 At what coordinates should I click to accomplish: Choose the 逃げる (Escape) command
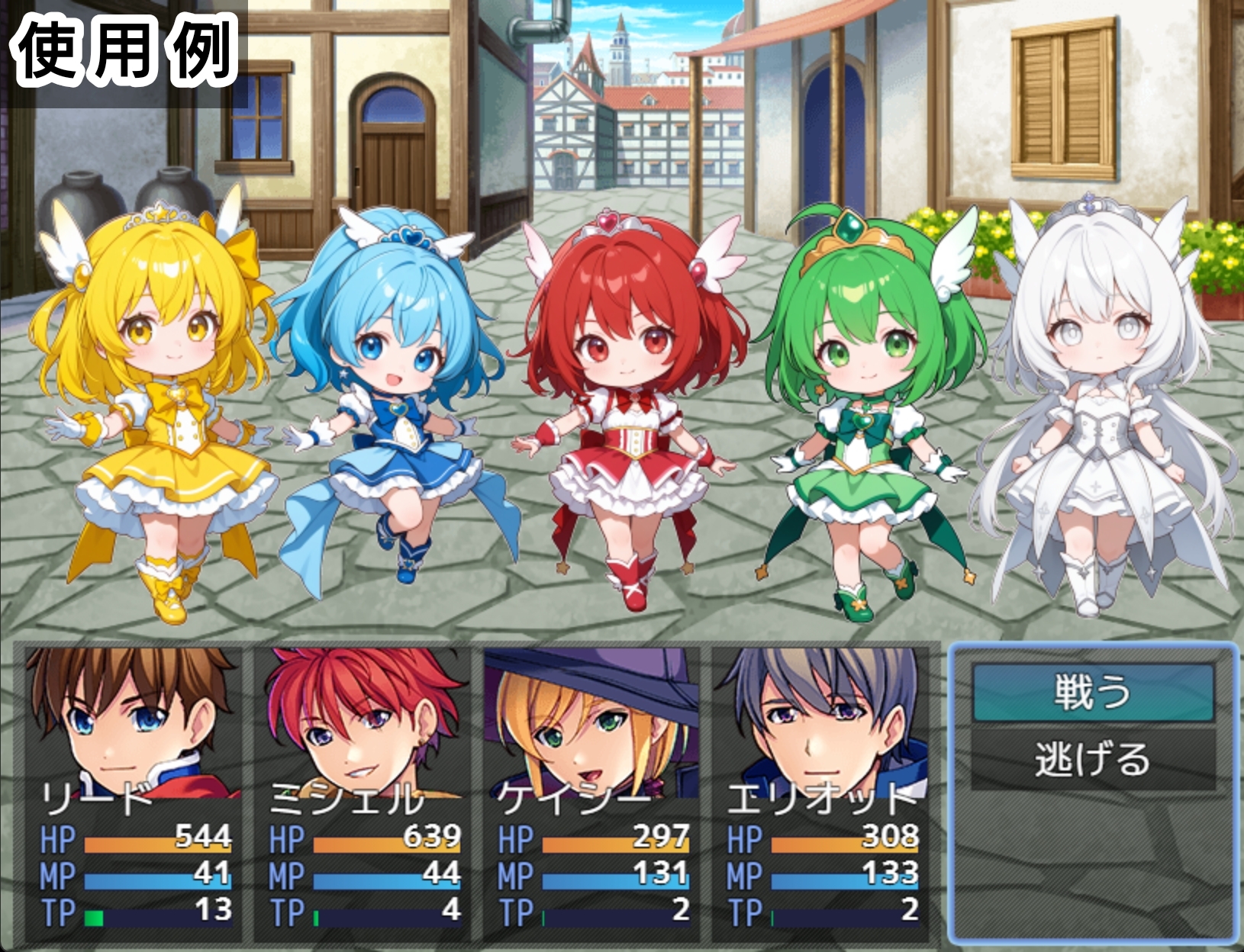coord(1093,760)
